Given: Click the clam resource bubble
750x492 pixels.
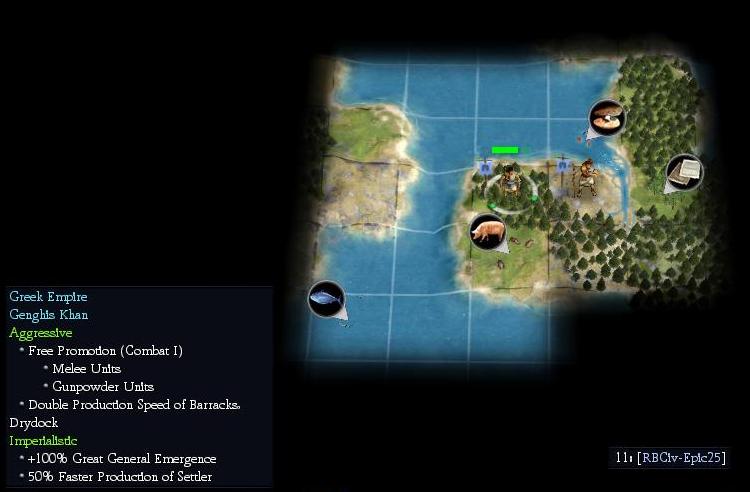Looking at the screenshot, I should pyautogui.click(x=606, y=118).
